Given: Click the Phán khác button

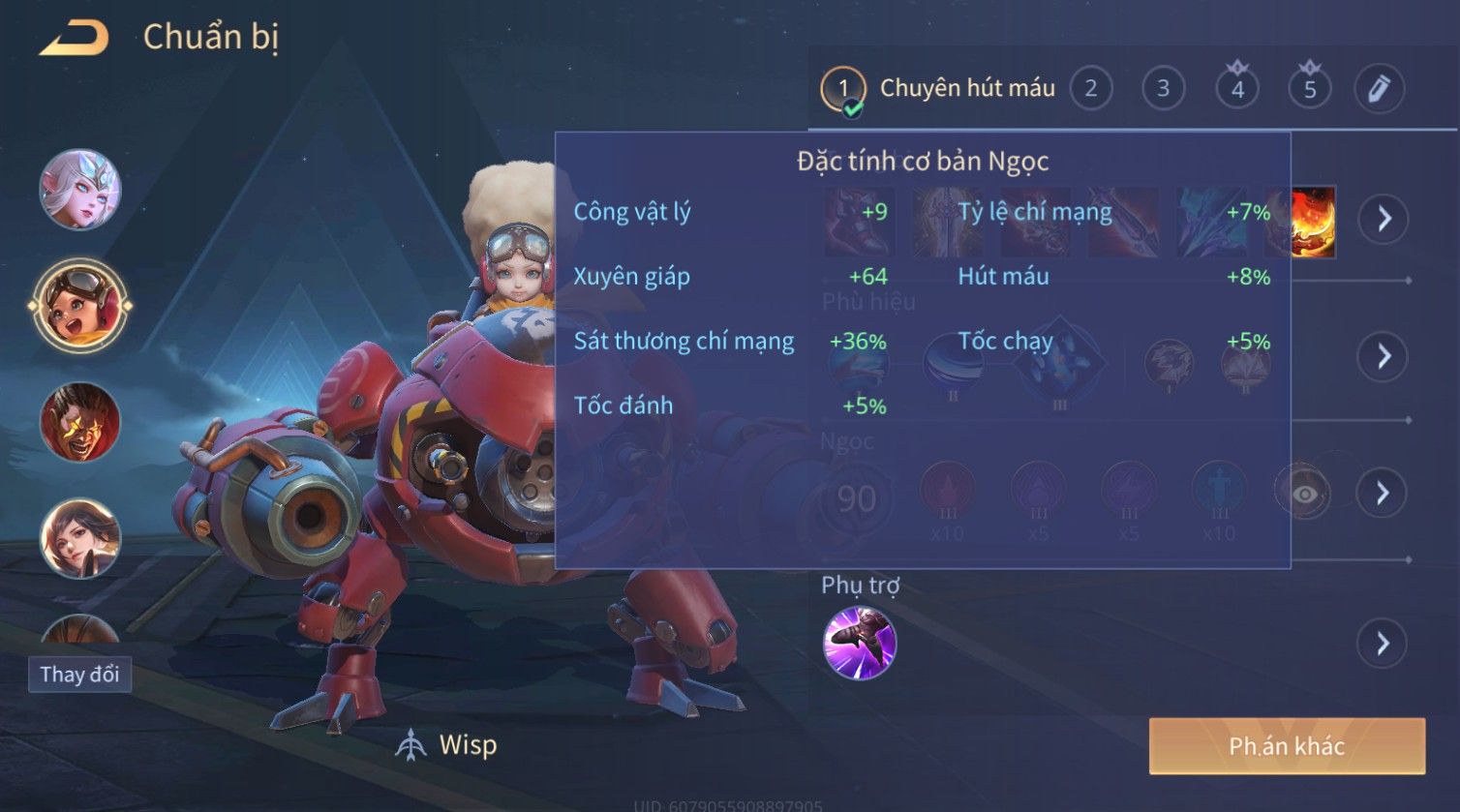Looking at the screenshot, I should (x=1287, y=746).
